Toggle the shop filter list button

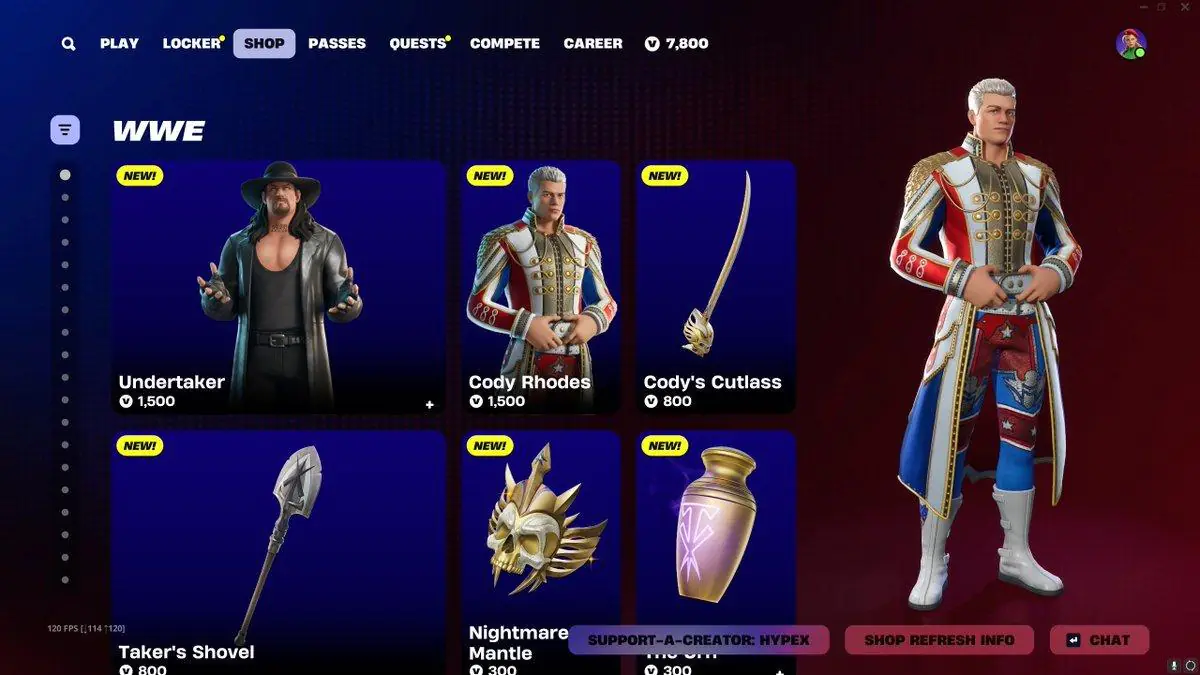65,129
